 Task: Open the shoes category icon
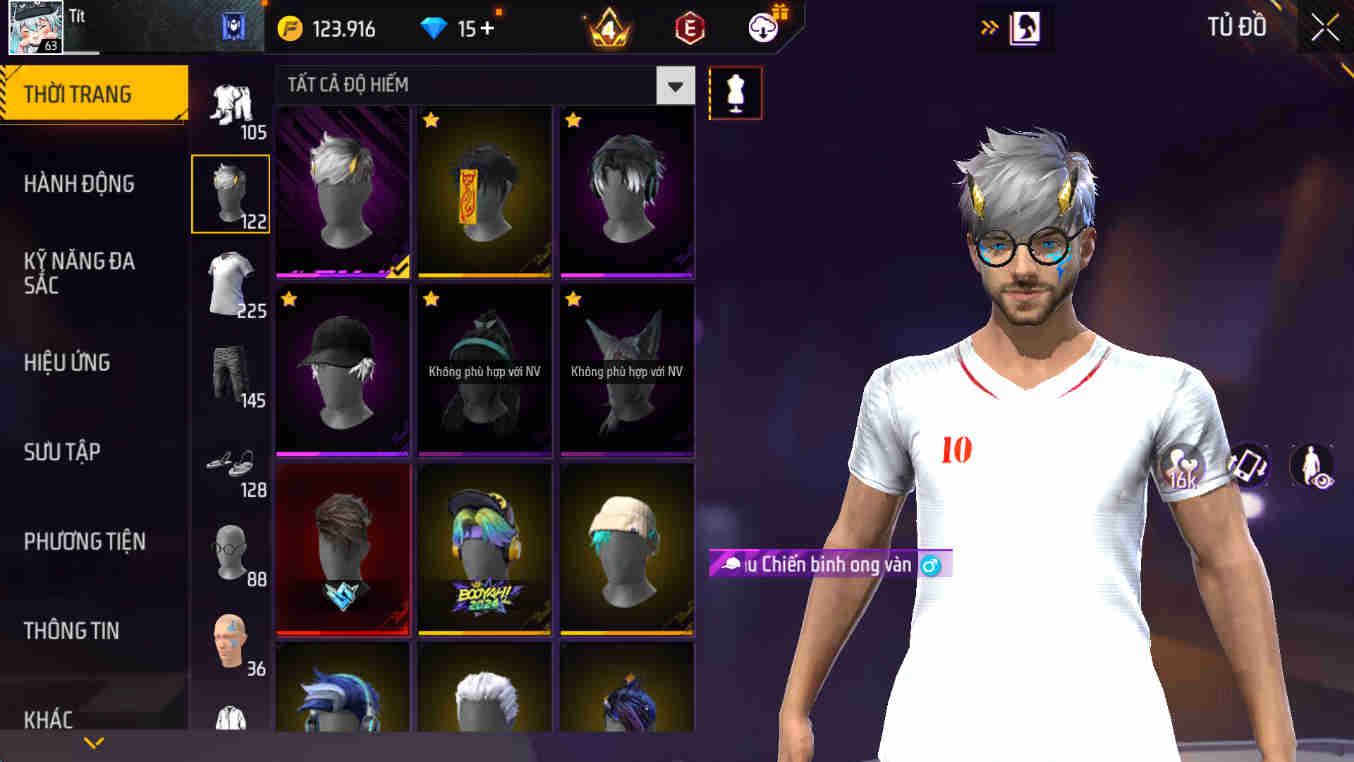pos(228,460)
